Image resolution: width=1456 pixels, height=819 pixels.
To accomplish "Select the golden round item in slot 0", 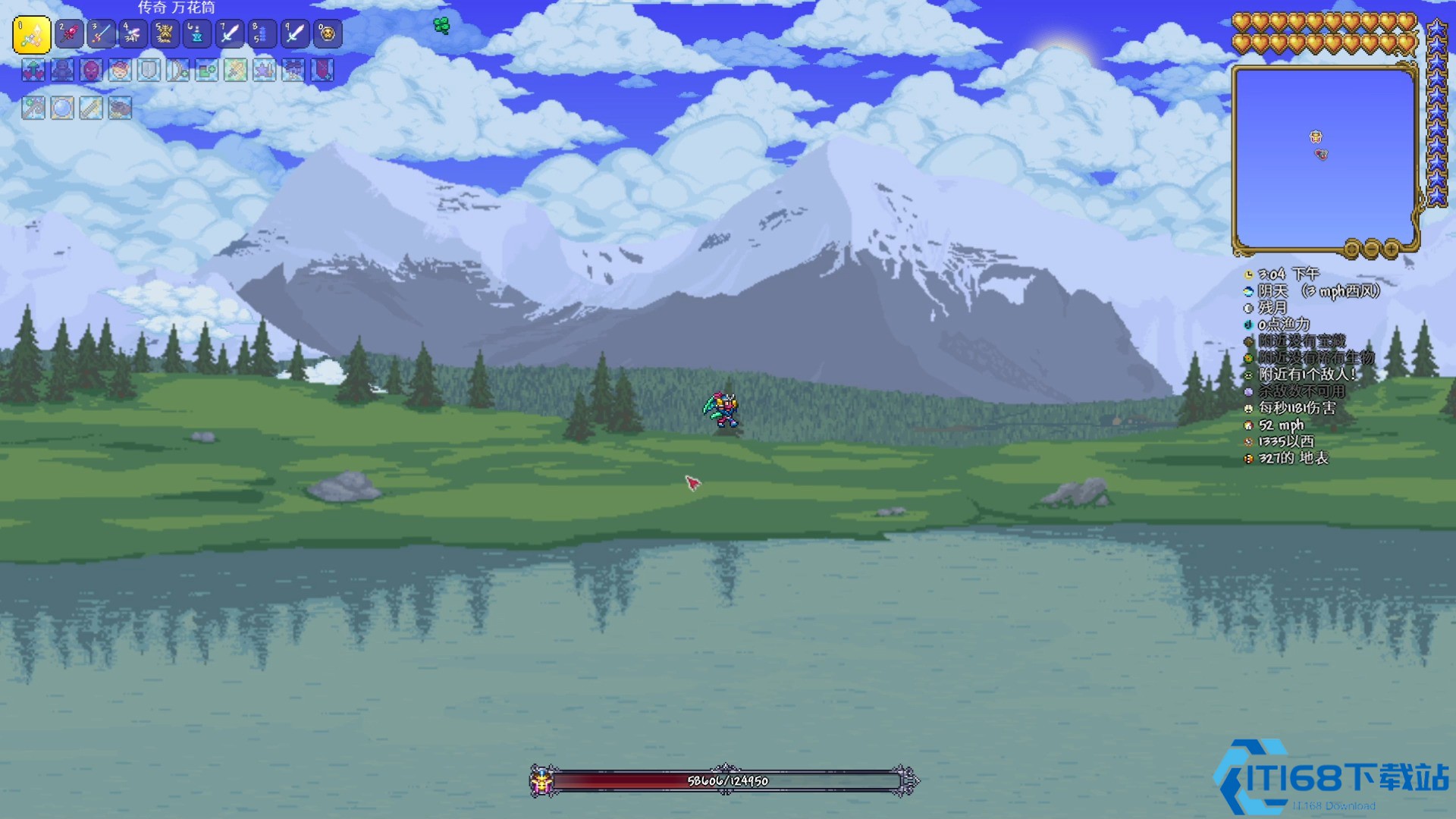I will [x=327, y=34].
